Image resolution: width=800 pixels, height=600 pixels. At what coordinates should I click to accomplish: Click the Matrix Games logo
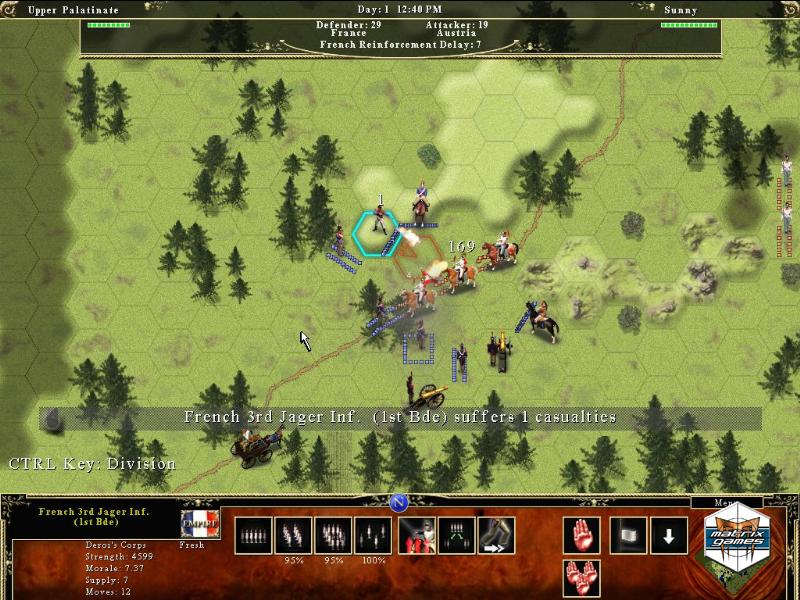coord(745,540)
